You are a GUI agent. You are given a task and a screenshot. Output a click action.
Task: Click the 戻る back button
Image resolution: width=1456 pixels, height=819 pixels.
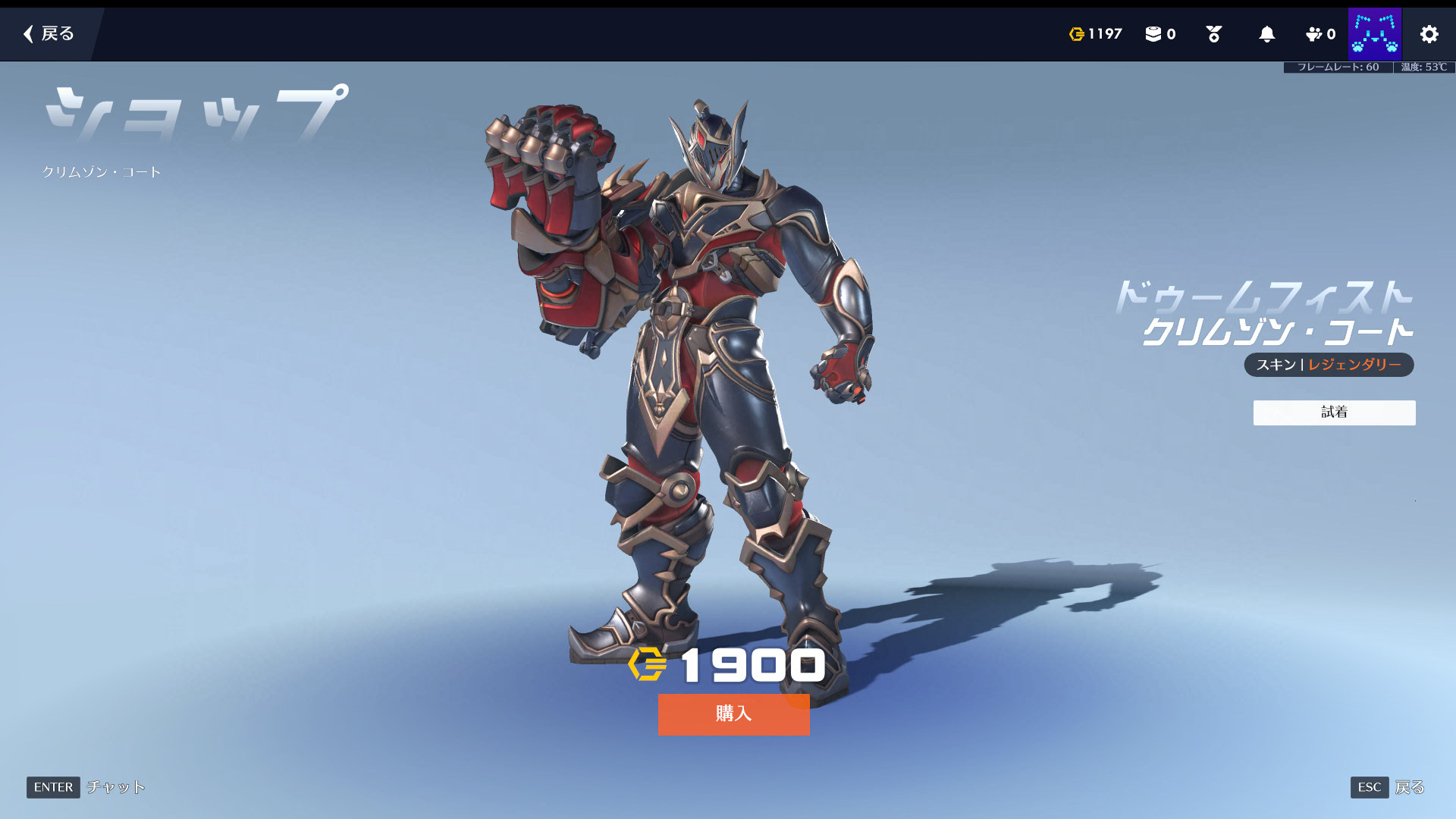pyautogui.click(x=49, y=33)
